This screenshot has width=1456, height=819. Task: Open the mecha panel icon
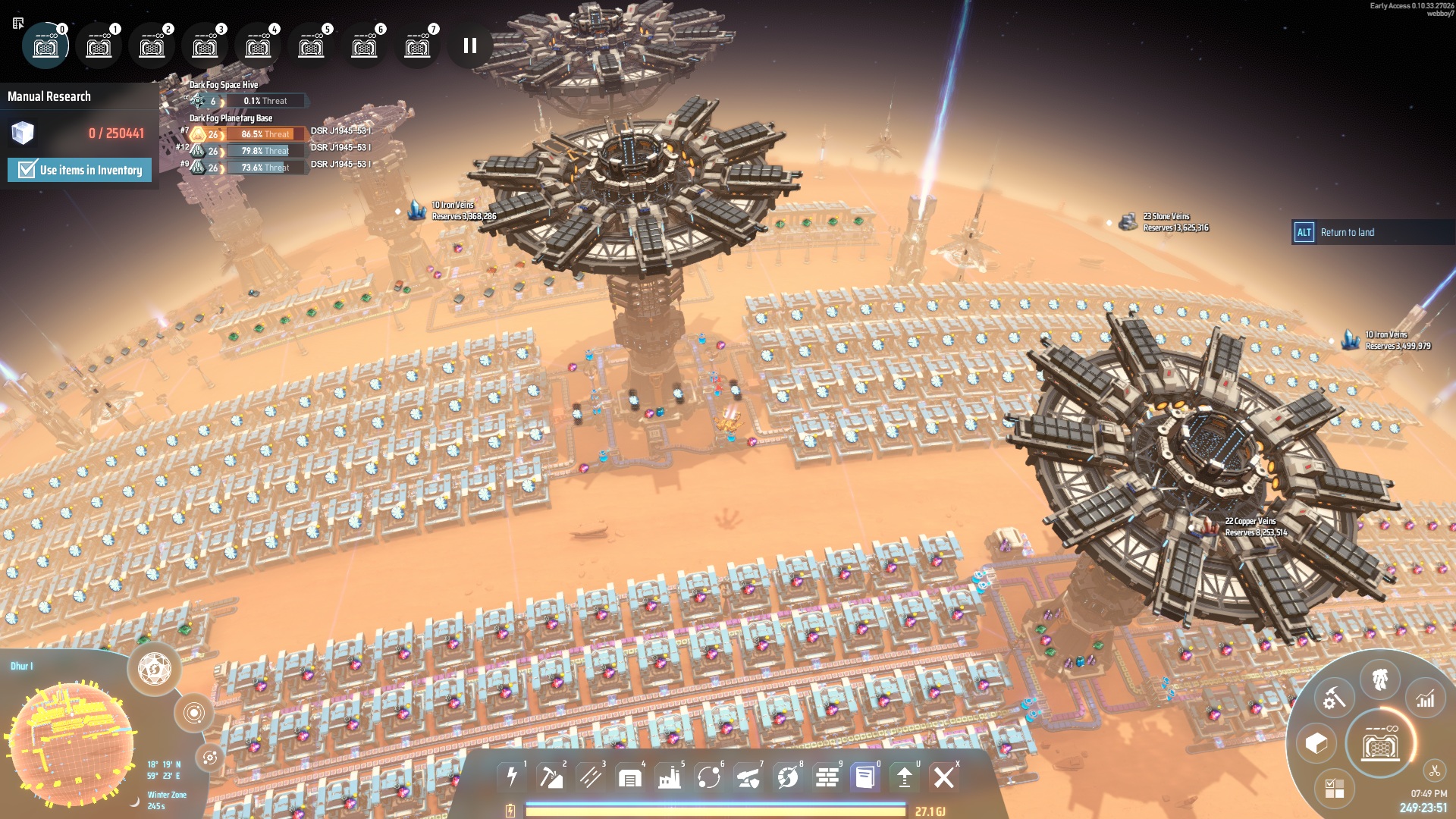tap(1380, 679)
